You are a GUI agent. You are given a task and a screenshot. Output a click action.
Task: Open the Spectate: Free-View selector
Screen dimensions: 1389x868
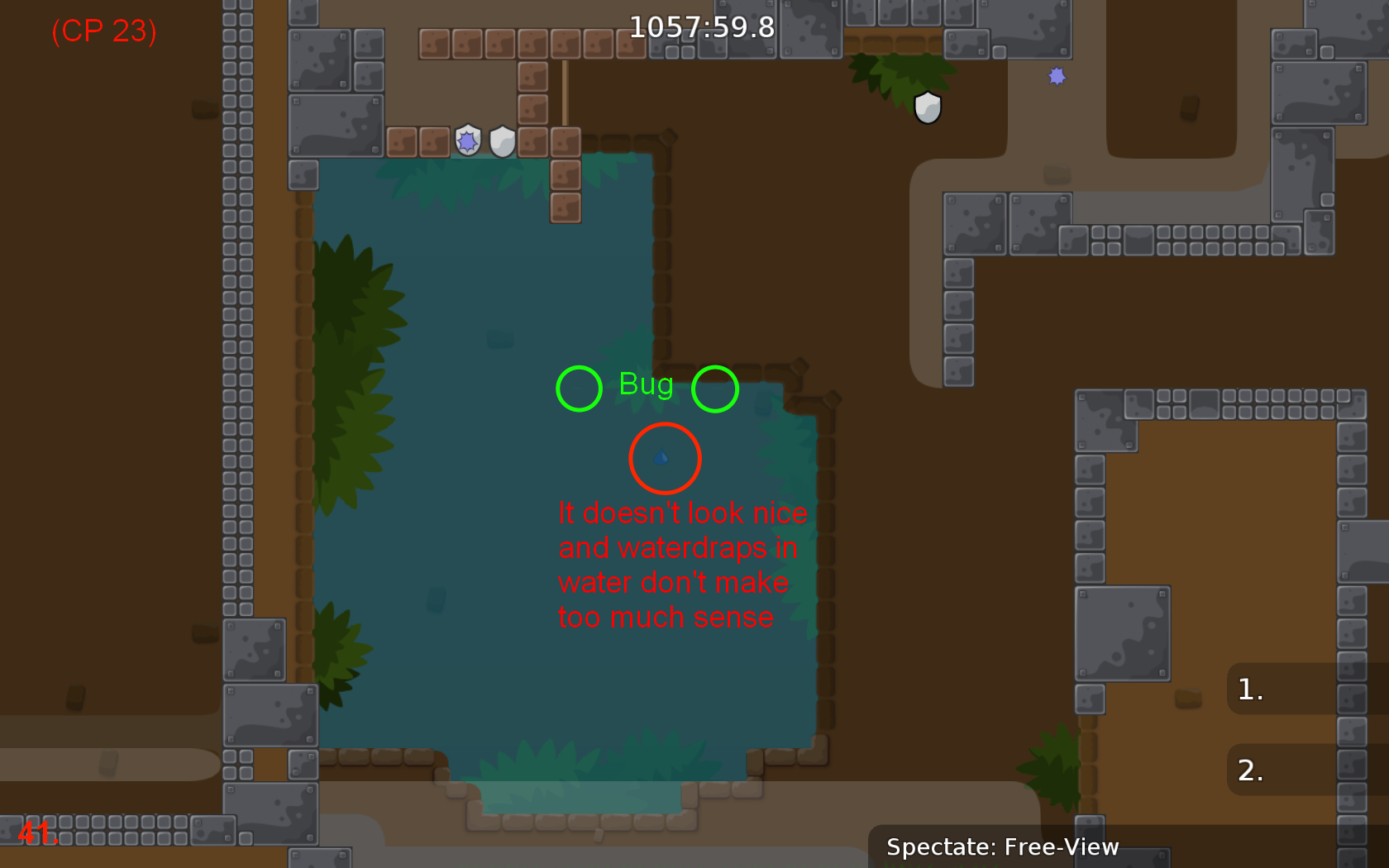tap(1003, 847)
